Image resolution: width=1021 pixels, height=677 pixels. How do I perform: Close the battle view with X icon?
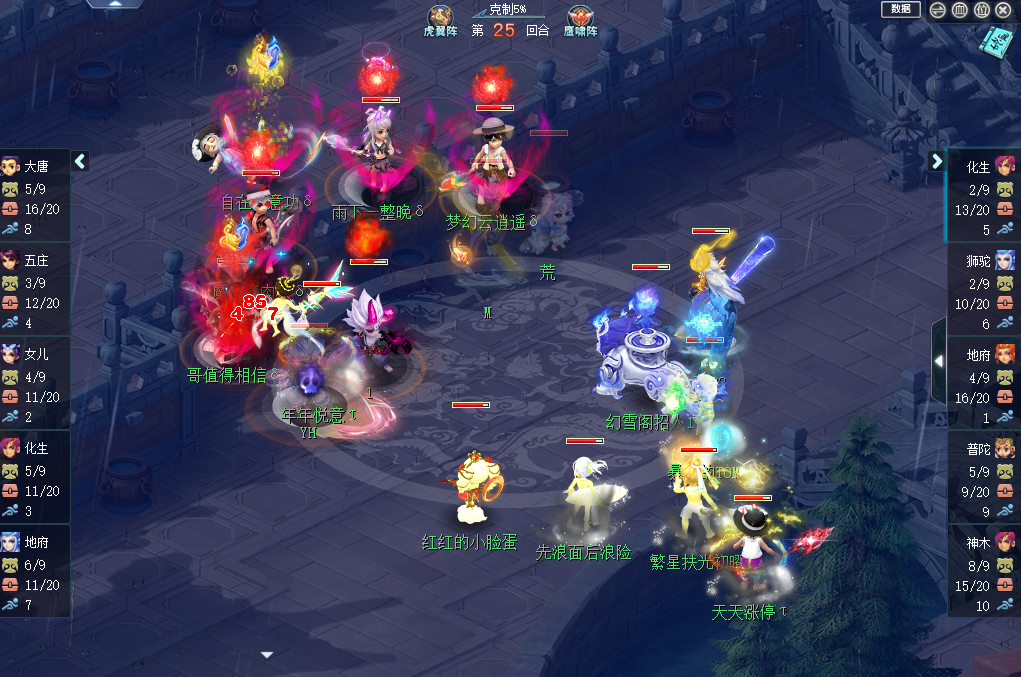tap(1003, 10)
